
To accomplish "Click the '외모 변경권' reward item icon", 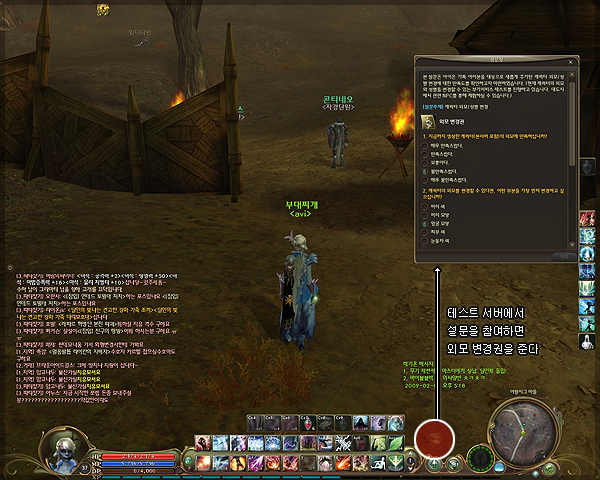I will click(429, 121).
